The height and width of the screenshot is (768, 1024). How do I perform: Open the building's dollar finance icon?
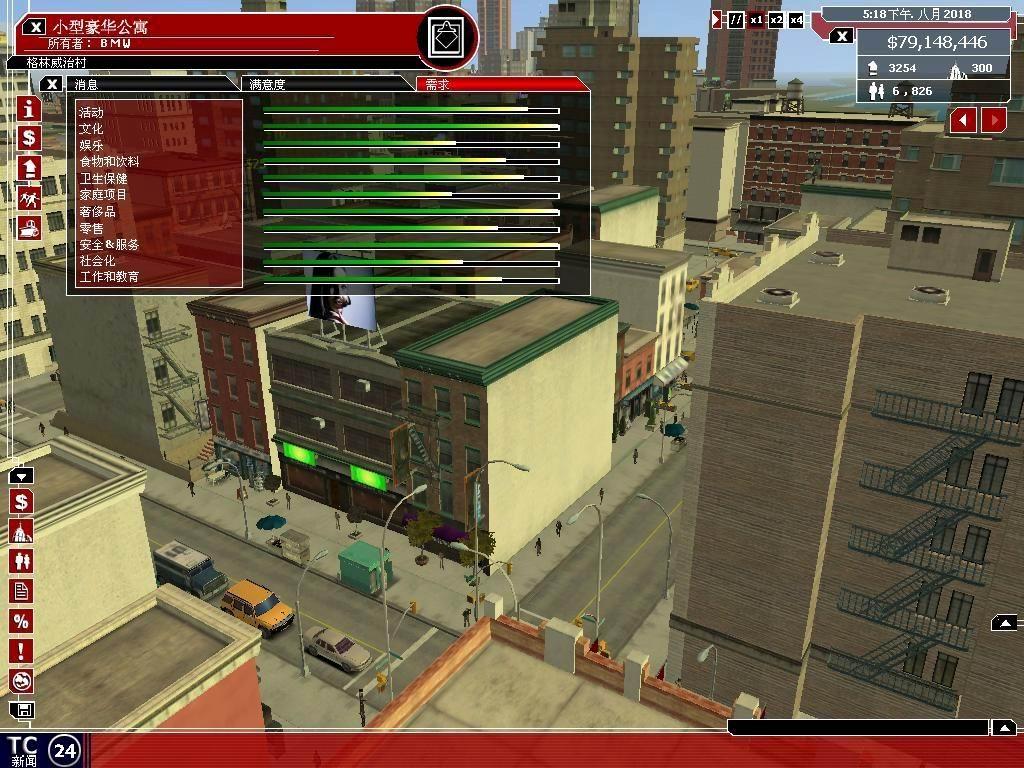28,138
